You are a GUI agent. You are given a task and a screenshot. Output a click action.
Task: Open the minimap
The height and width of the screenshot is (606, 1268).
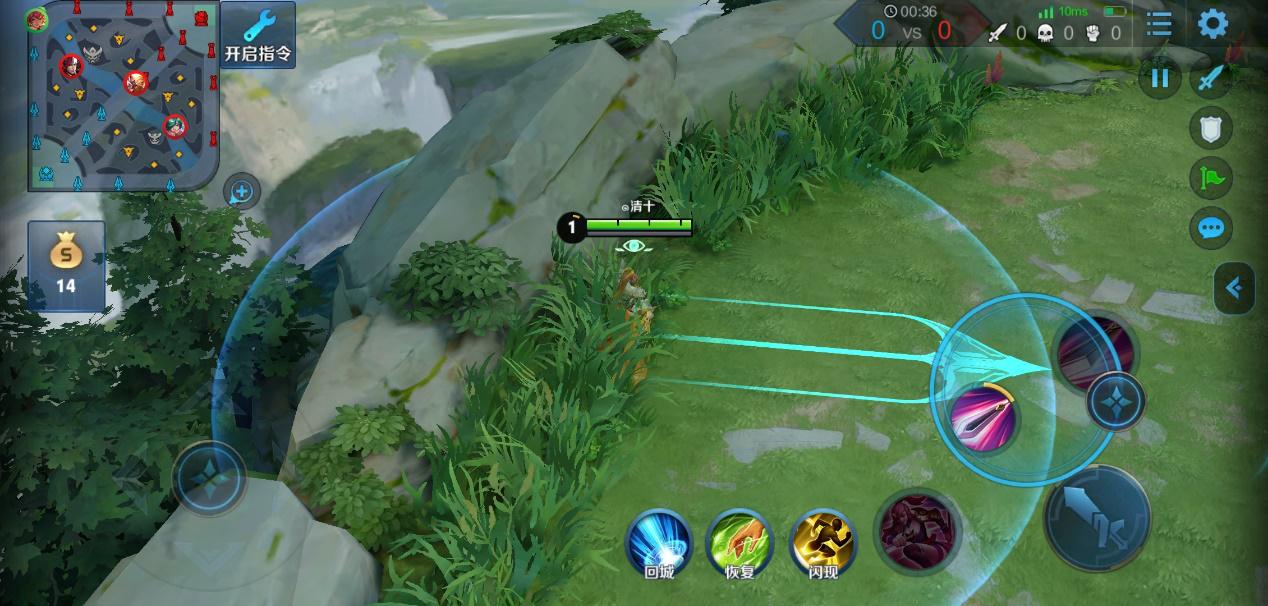coord(121,96)
